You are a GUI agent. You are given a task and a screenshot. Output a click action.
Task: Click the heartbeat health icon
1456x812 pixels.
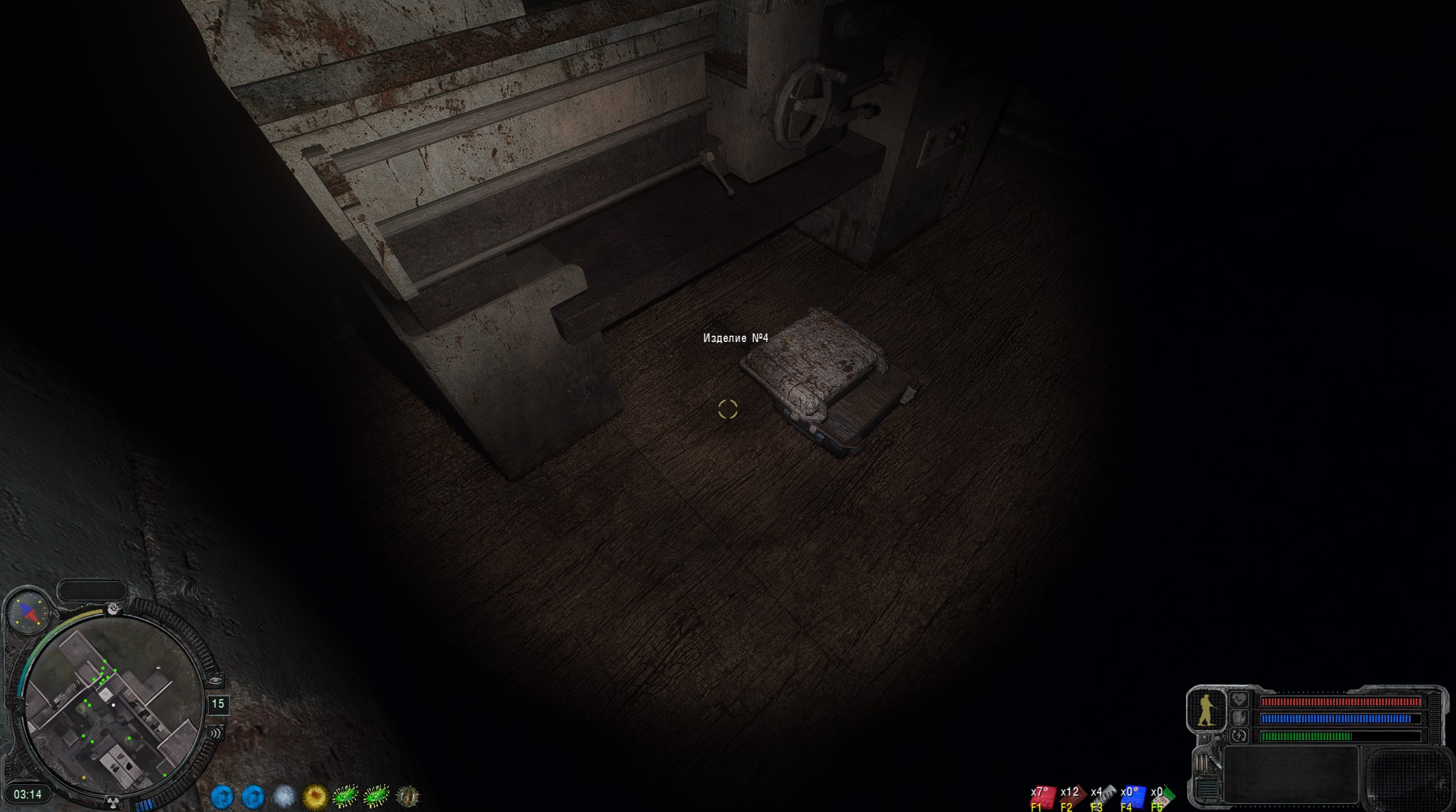1239,700
